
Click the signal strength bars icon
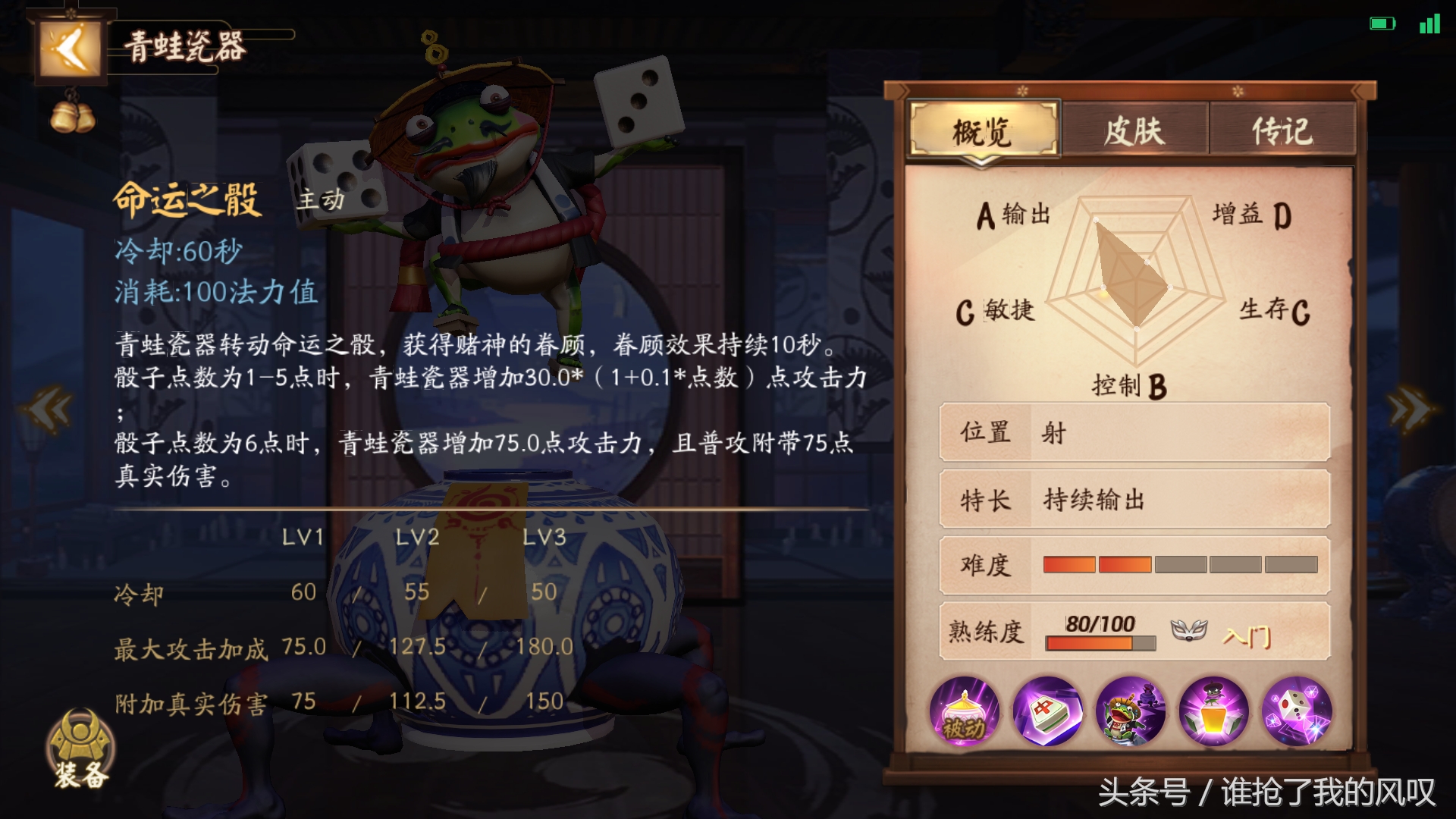1429,23
